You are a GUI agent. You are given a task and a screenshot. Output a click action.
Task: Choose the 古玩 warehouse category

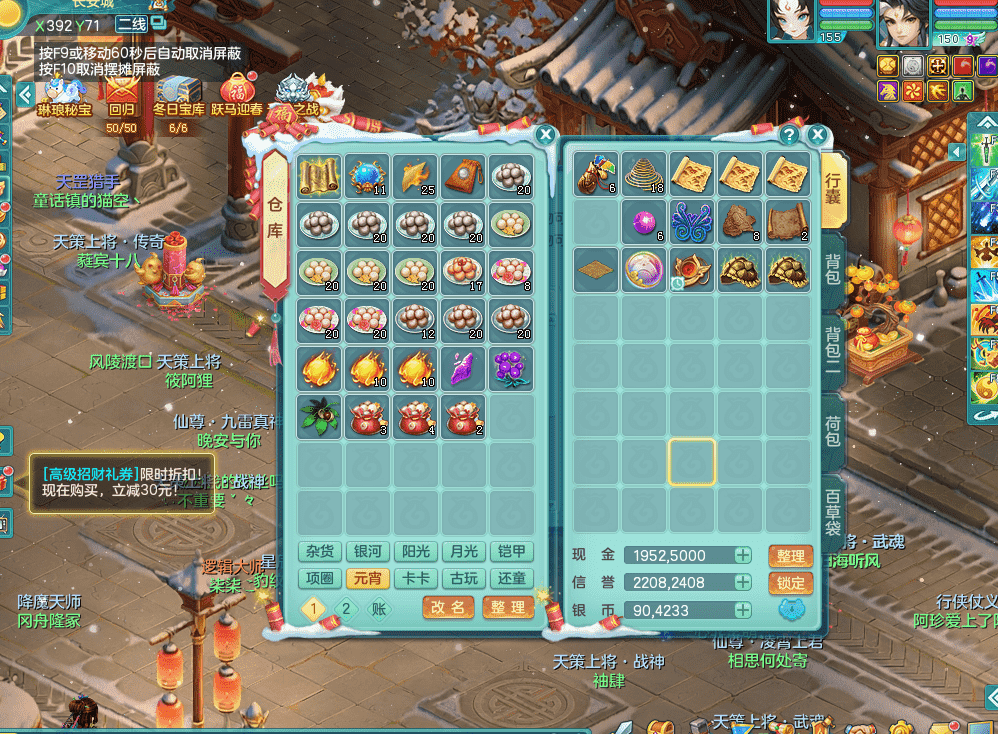tap(463, 579)
